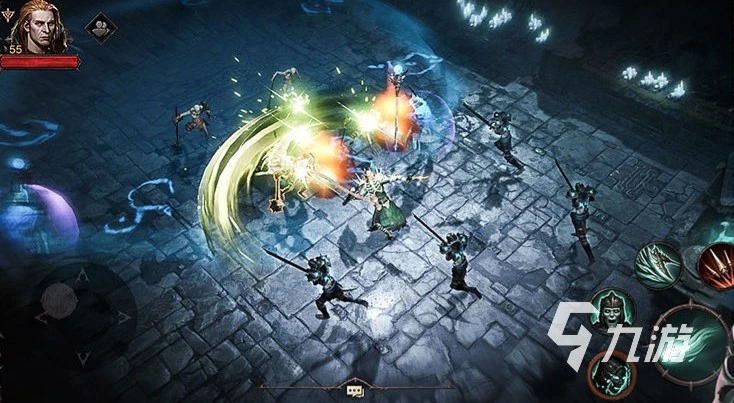Viewport: 734px width, 403px height.
Task: Activate the green slashing blades skill
Action: tap(658, 264)
